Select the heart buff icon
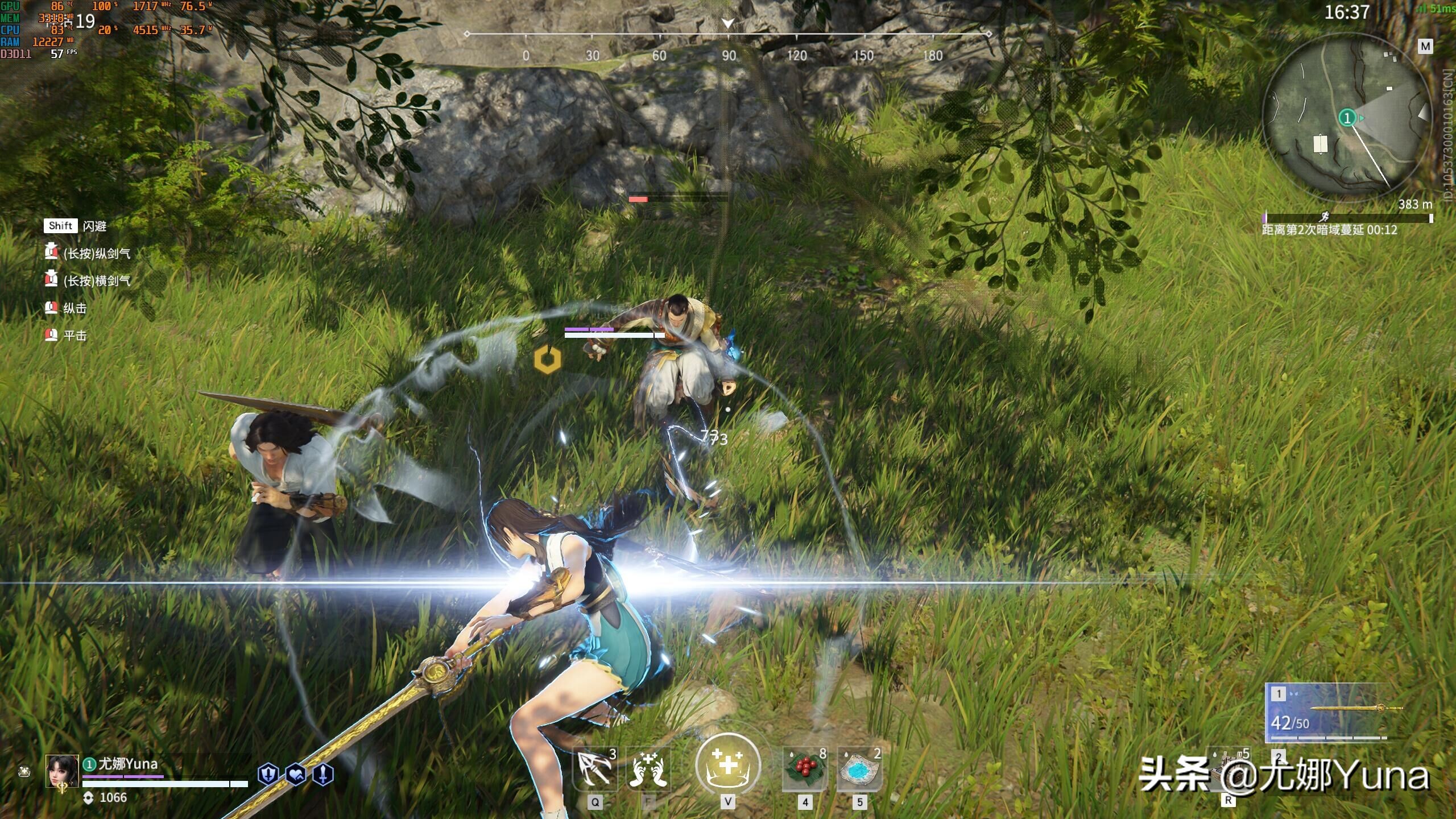 [x=296, y=775]
